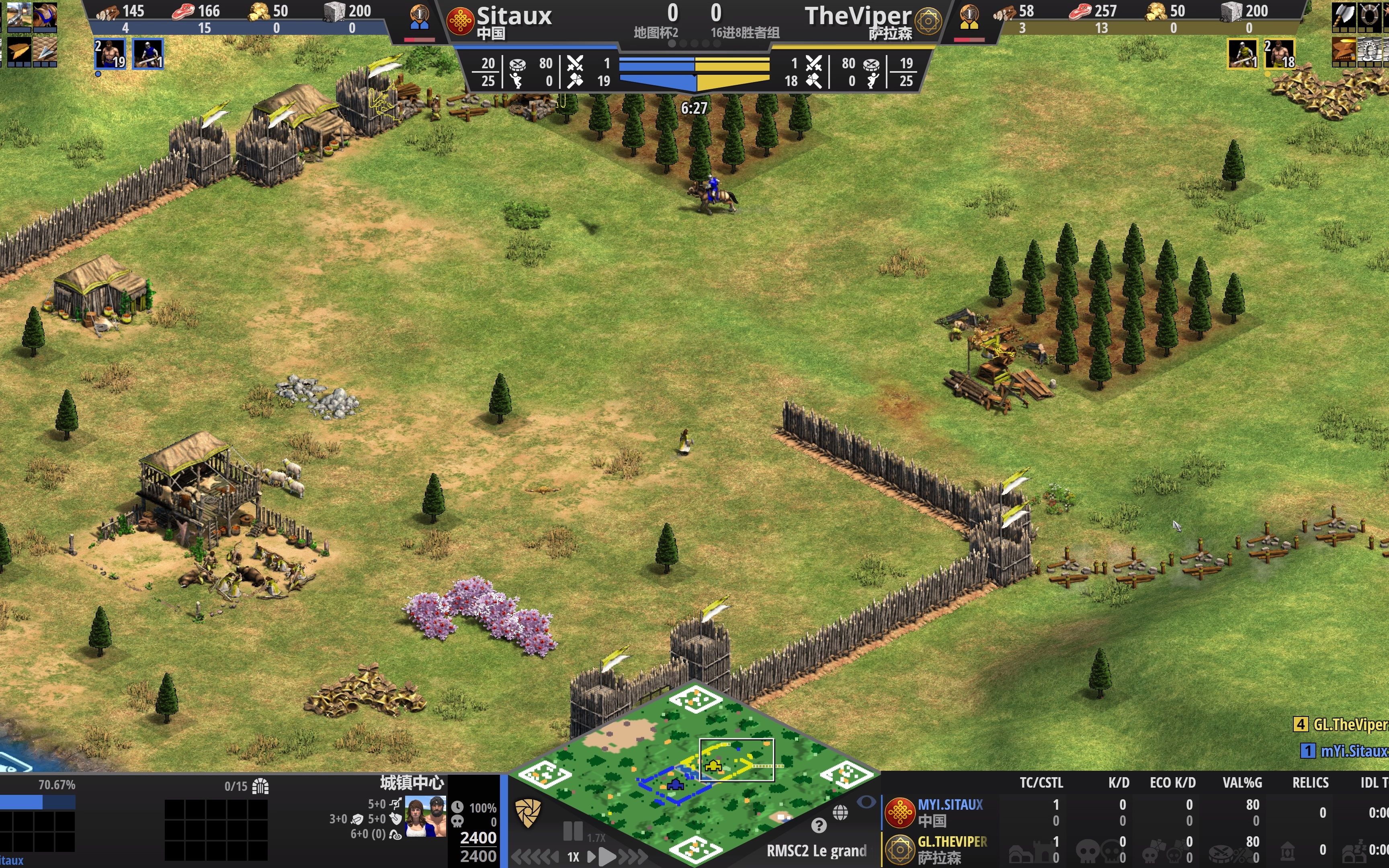The height and width of the screenshot is (868, 1389).
Task: Select GL.THEVIPER in the stats table
Action: click(x=952, y=841)
